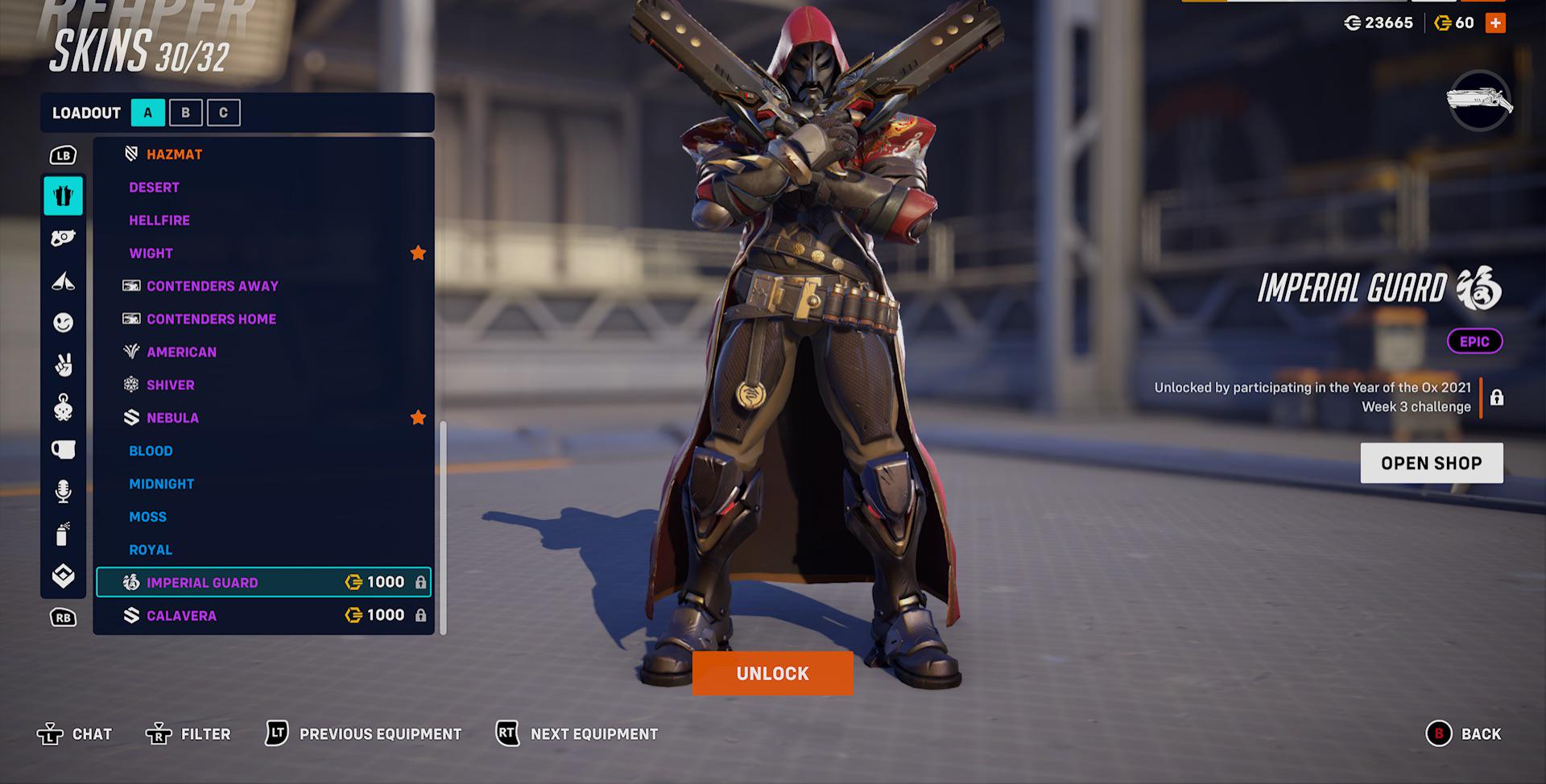This screenshot has height=784, width=1546.
Task: Select the Midnight skin
Action: click(x=161, y=484)
